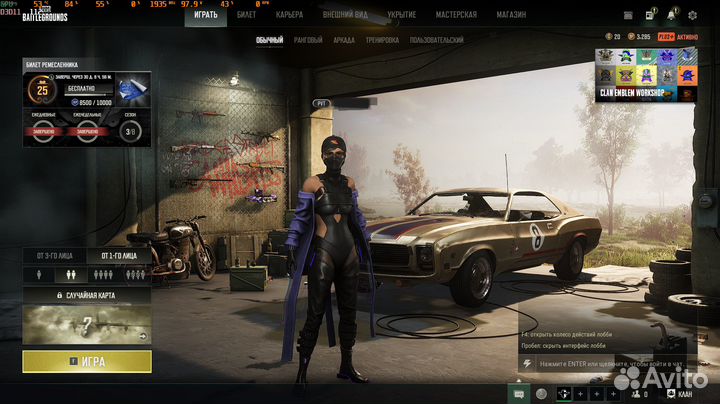The width and height of the screenshot is (720, 404).
Task: Open the random map selection thumbnail
Action: [x=87, y=325]
